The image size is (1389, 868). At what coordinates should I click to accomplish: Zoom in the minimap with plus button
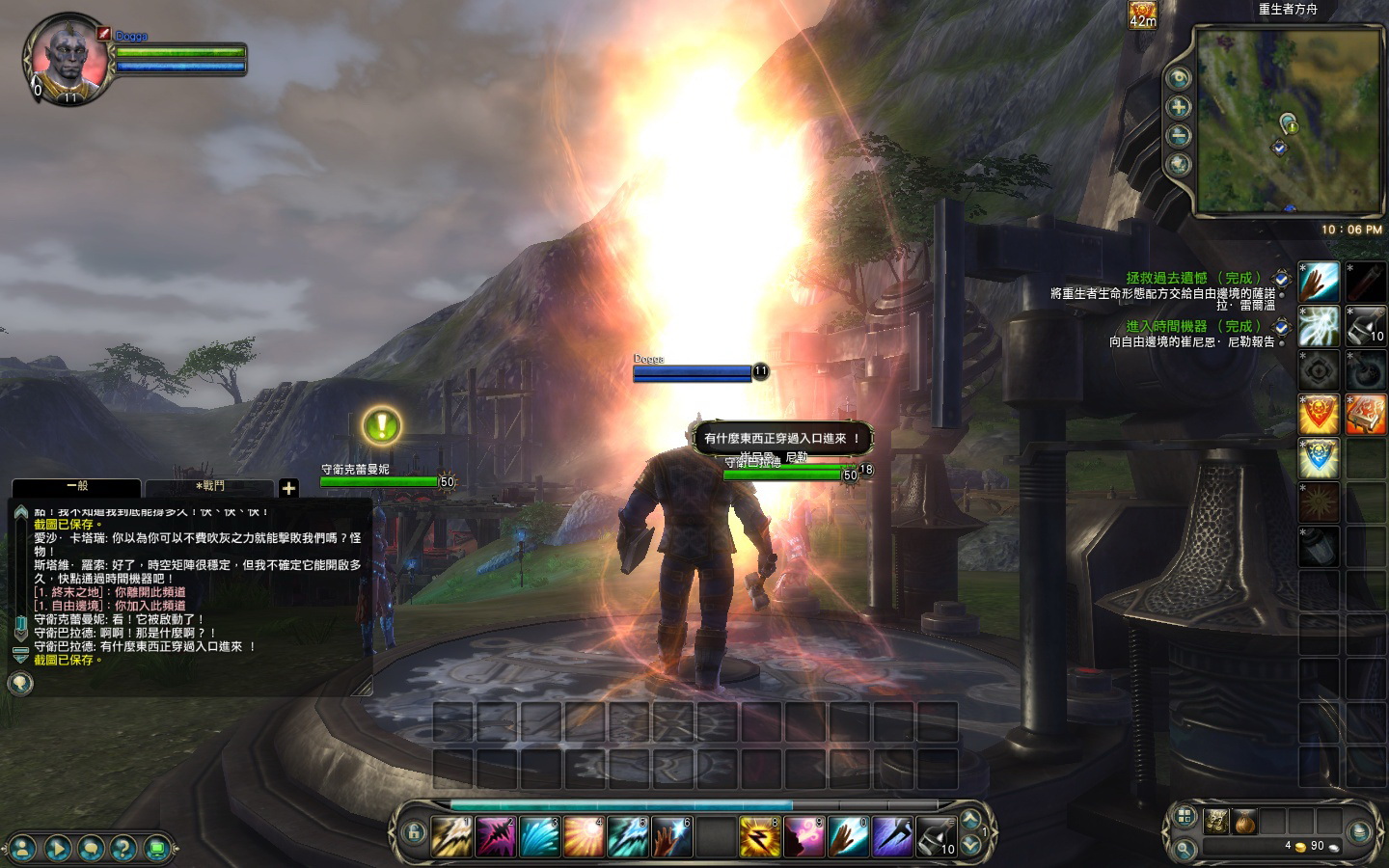1178,107
